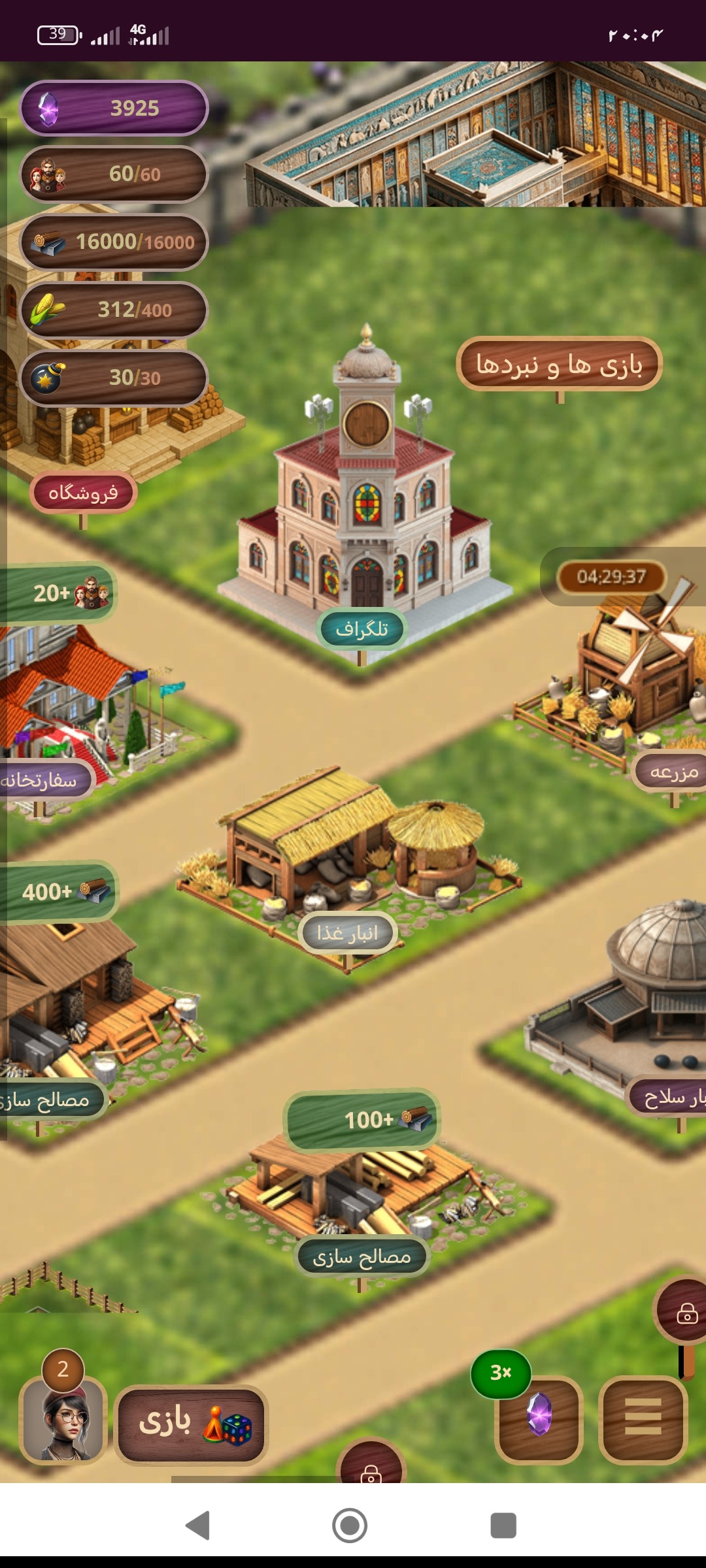Tap the purple gem currency counter
706x1568 pixels.
tap(114, 108)
